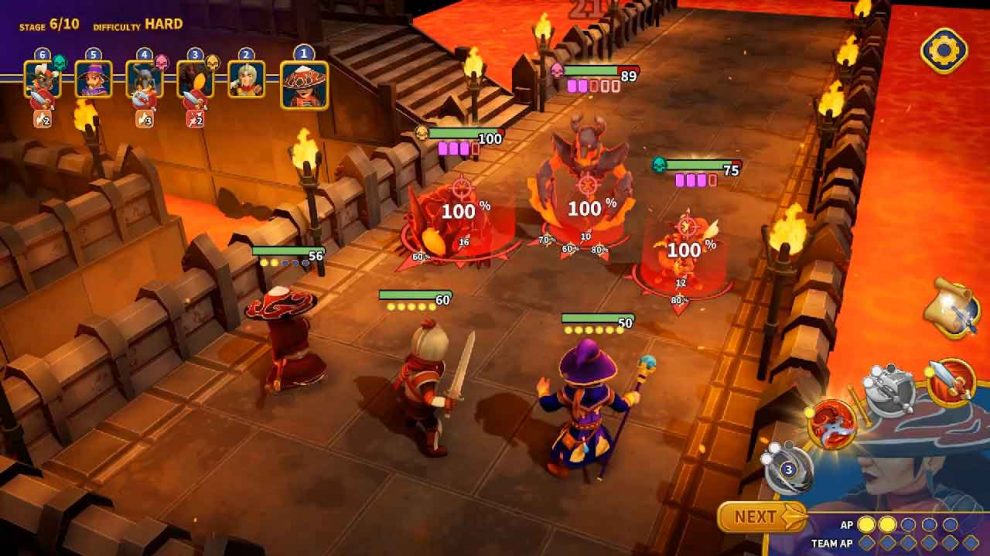The height and width of the screenshot is (556, 990).
Task: Use the red spinning blade ability
Action: pyautogui.click(x=831, y=423)
